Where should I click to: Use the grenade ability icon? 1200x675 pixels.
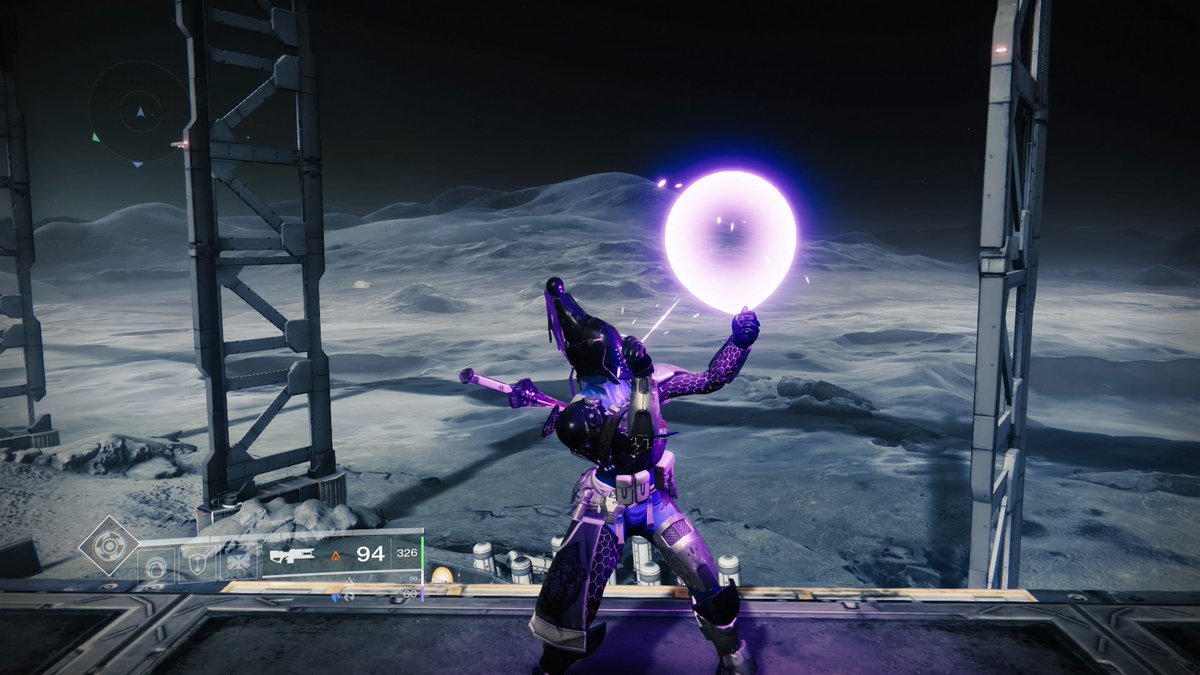[x=156, y=567]
